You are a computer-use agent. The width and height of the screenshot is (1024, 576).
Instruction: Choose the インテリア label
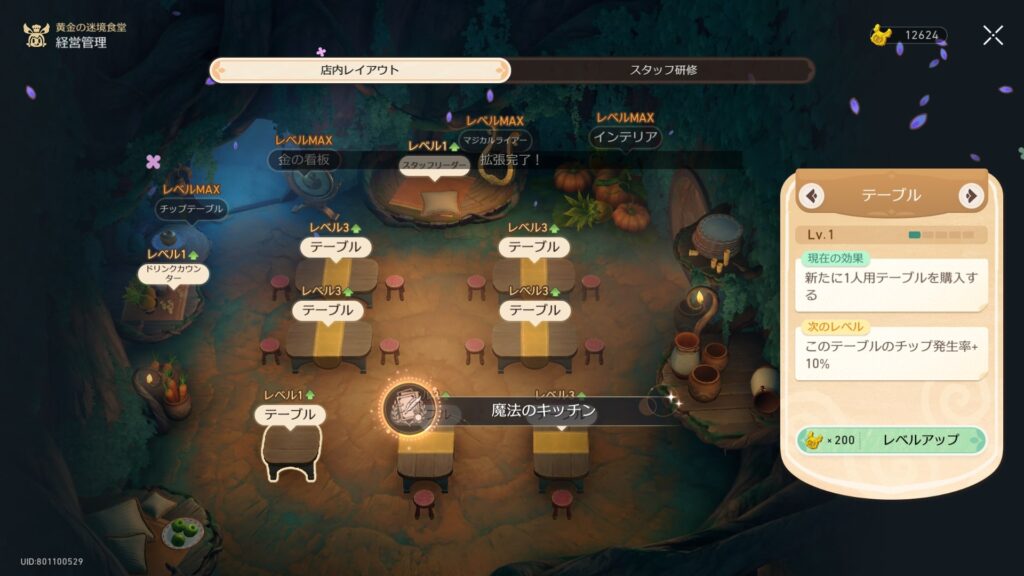tap(625, 137)
